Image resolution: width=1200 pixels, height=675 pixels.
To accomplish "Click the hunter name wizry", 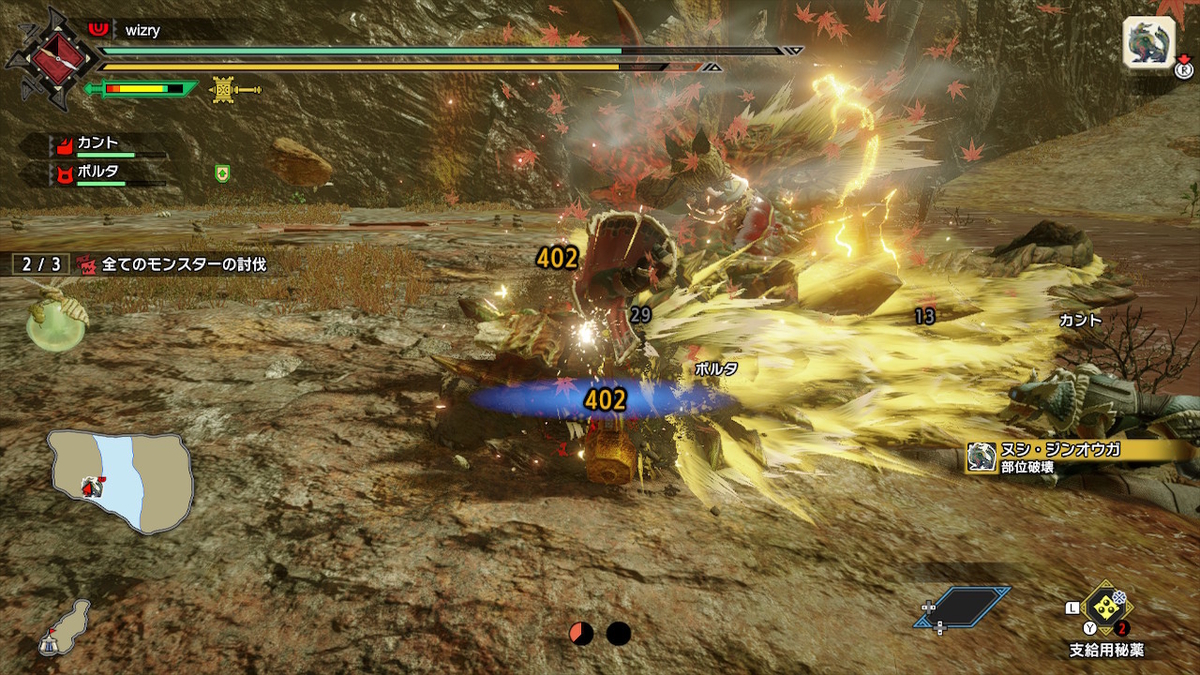I will click(x=144, y=31).
